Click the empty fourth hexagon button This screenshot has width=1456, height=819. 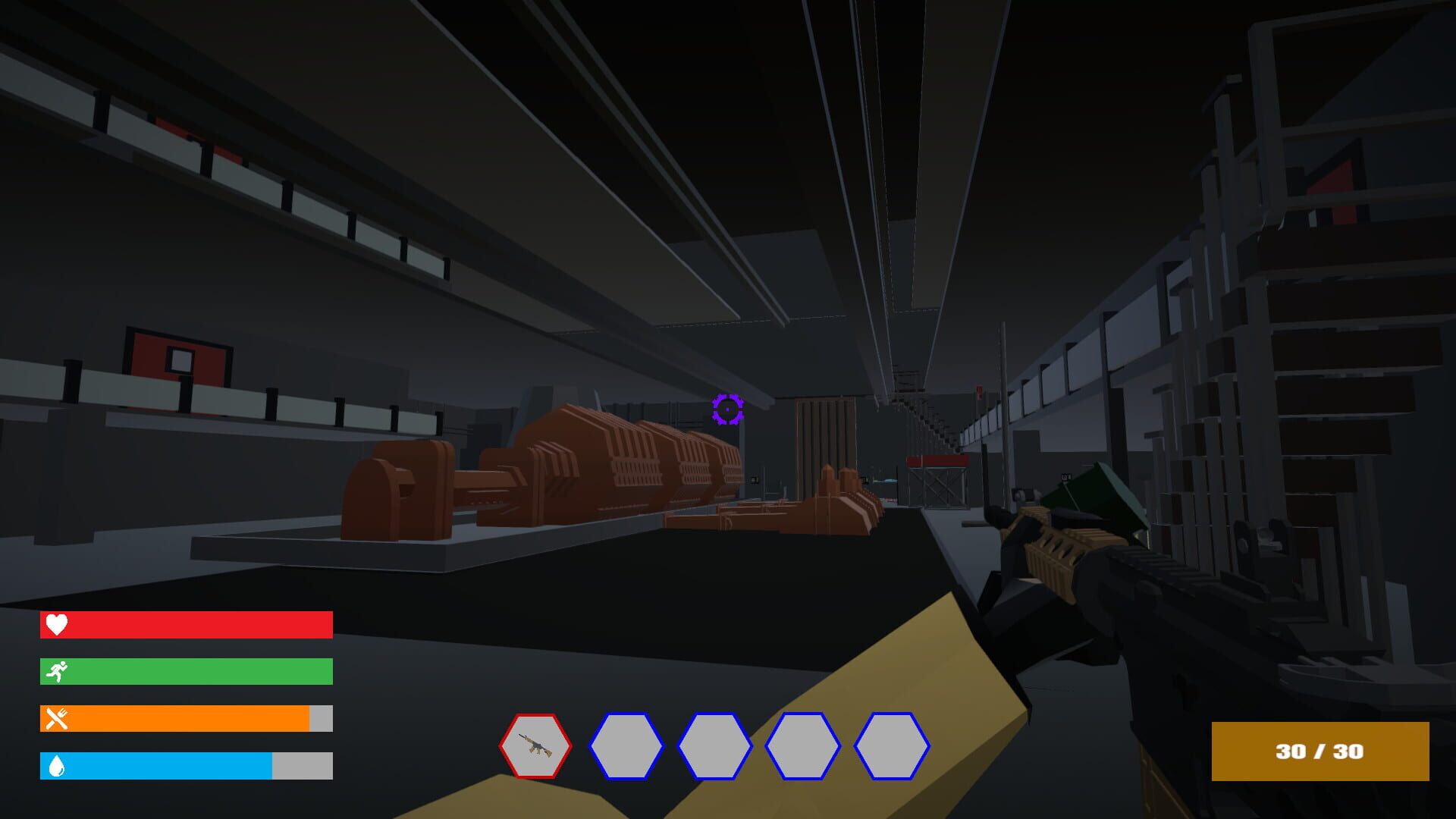coord(801,747)
